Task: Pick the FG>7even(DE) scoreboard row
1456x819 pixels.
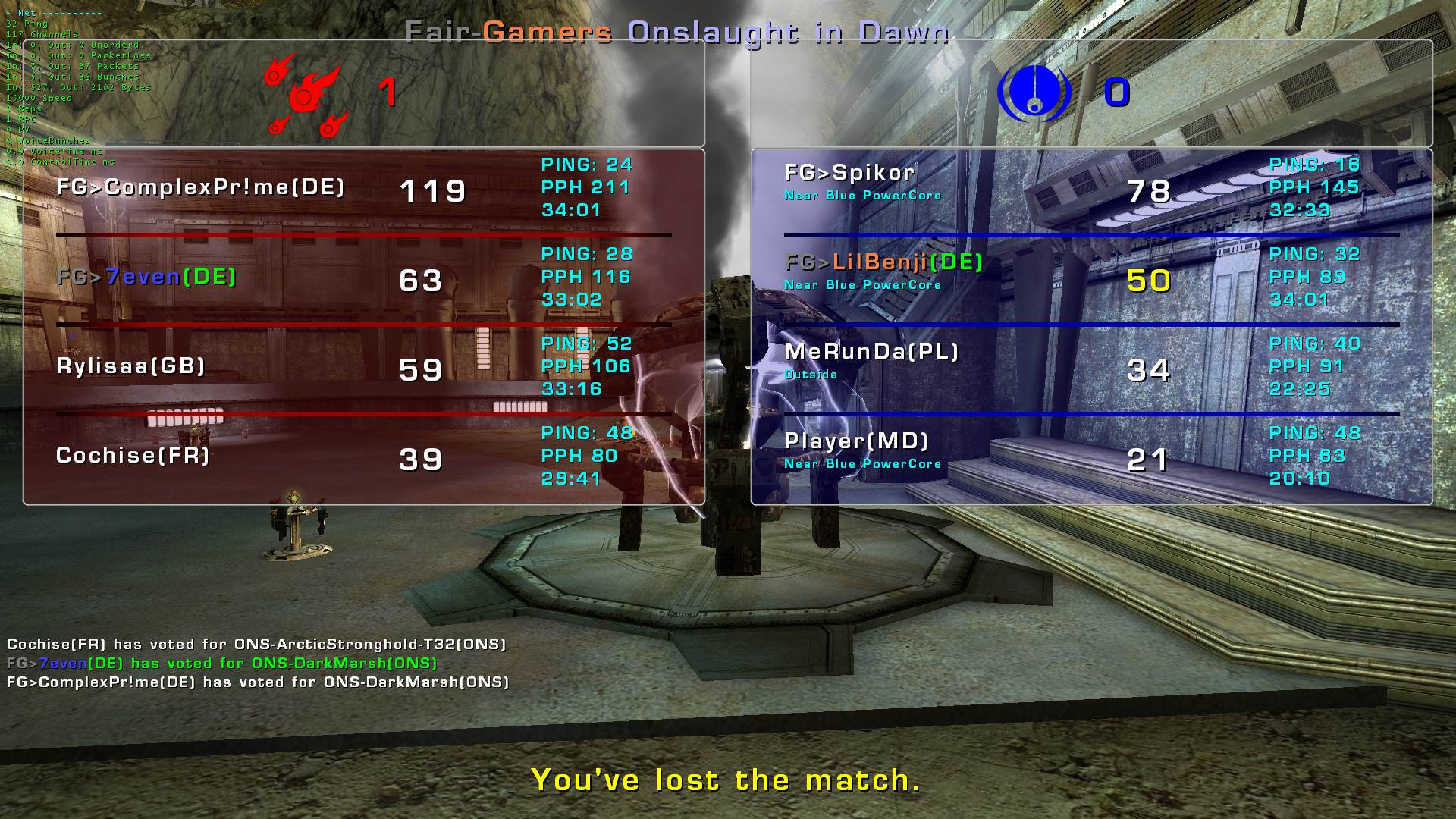Action: point(147,277)
